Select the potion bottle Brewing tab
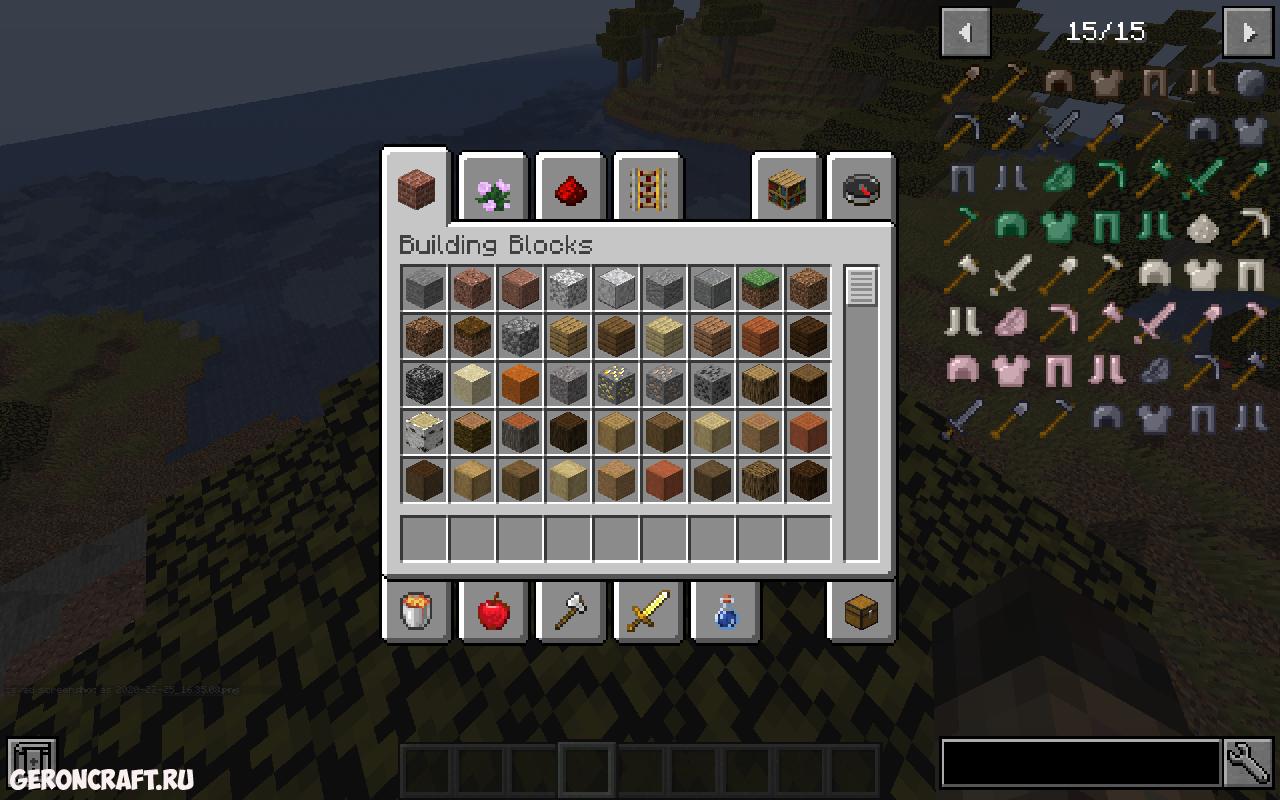 click(x=725, y=610)
